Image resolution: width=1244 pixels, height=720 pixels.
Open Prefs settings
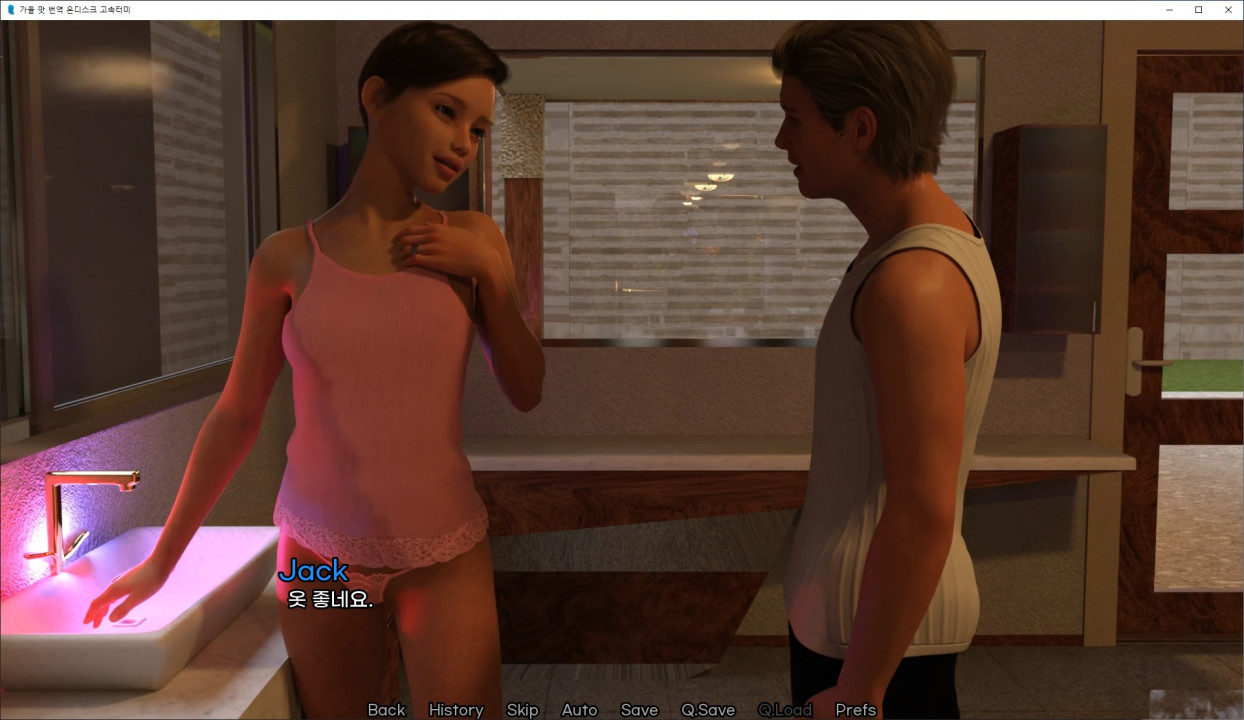856,710
